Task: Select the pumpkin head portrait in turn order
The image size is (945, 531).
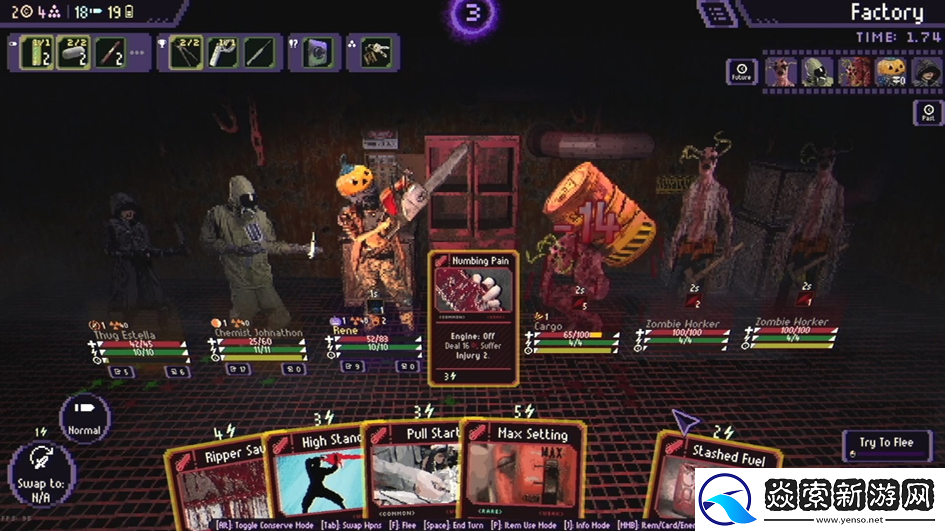Action: tap(890, 71)
